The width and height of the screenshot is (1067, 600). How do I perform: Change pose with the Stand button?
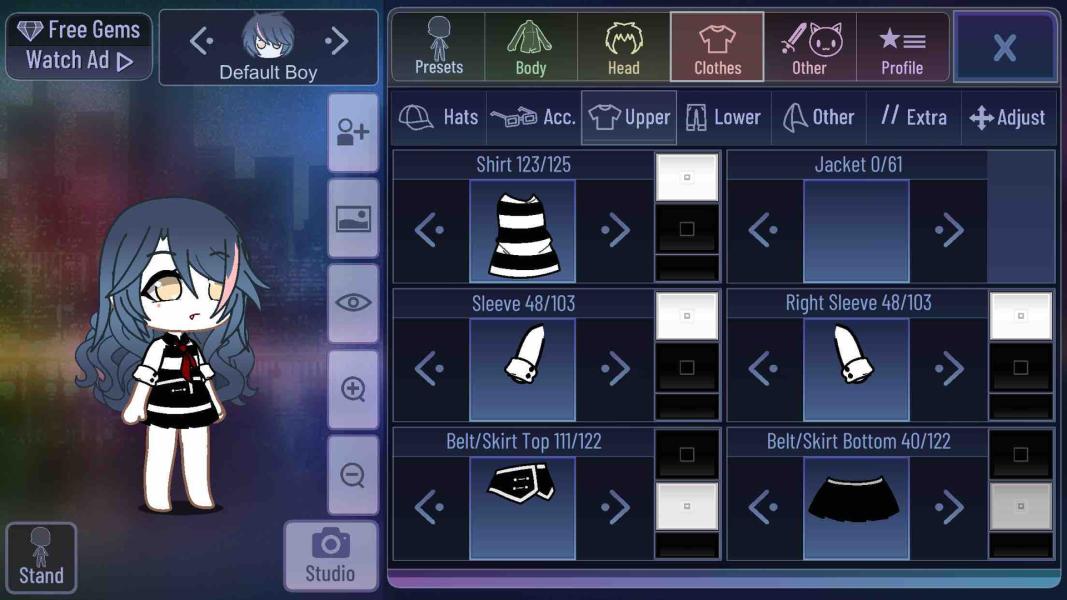(x=41, y=556)
